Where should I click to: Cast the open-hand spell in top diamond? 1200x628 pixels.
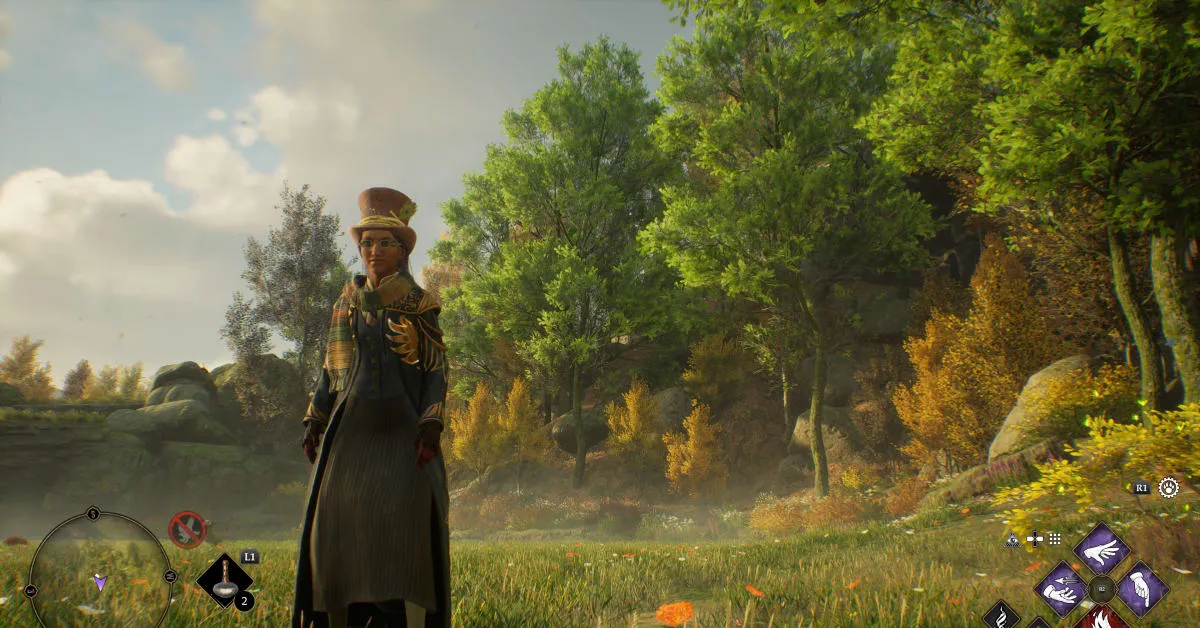(x=1101, y=549)
